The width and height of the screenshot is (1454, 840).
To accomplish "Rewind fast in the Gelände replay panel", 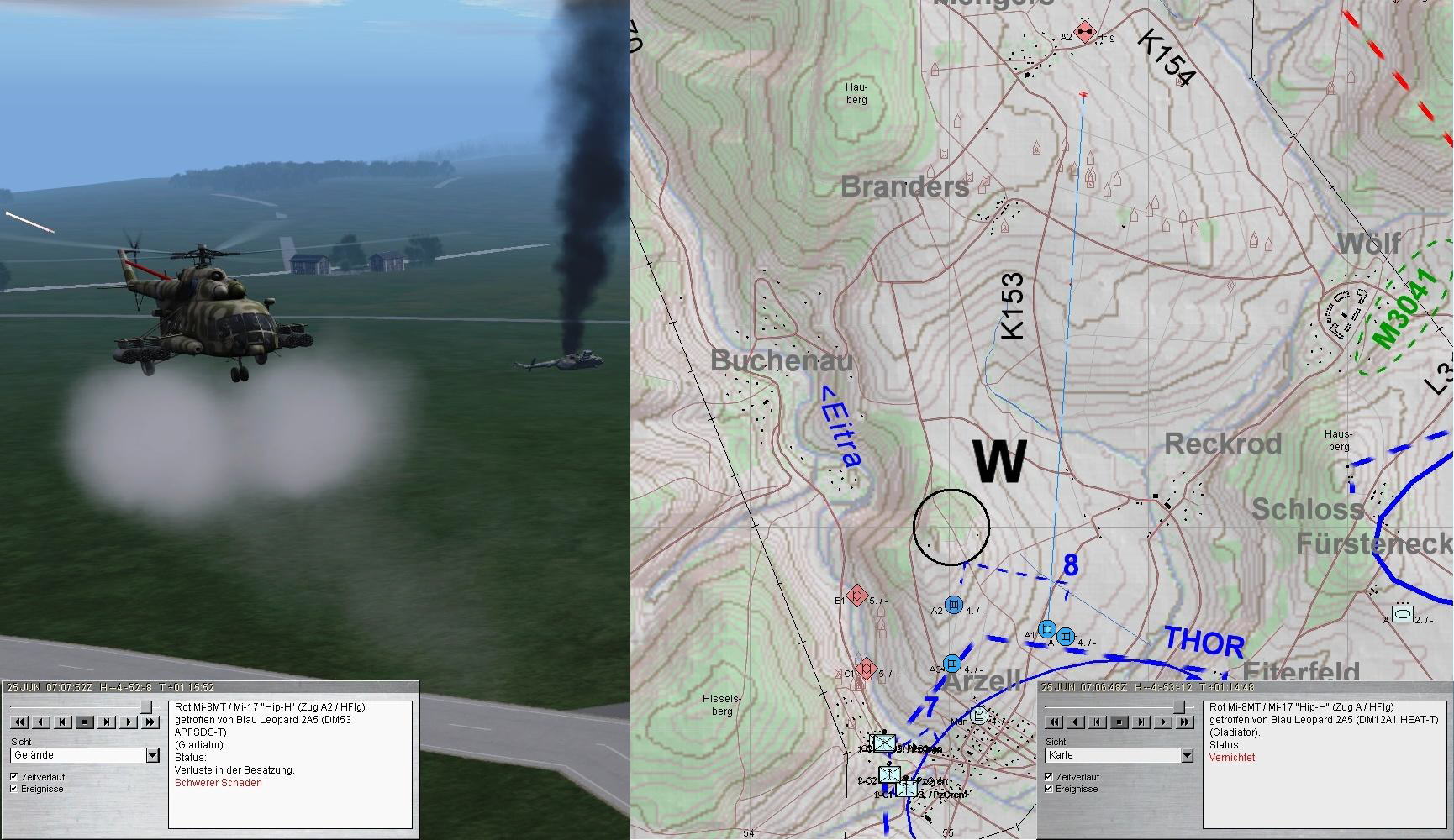I will coord(19,722).
